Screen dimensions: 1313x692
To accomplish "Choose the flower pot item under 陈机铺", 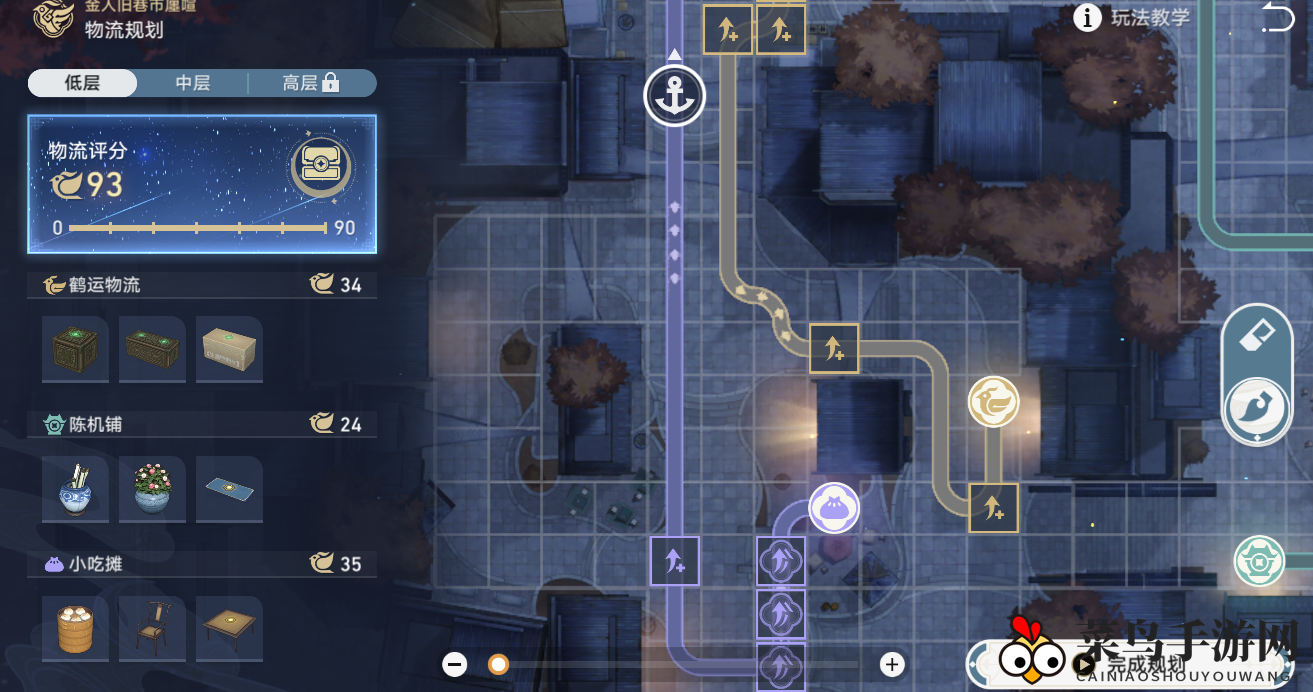I will (x=152, y=489).
